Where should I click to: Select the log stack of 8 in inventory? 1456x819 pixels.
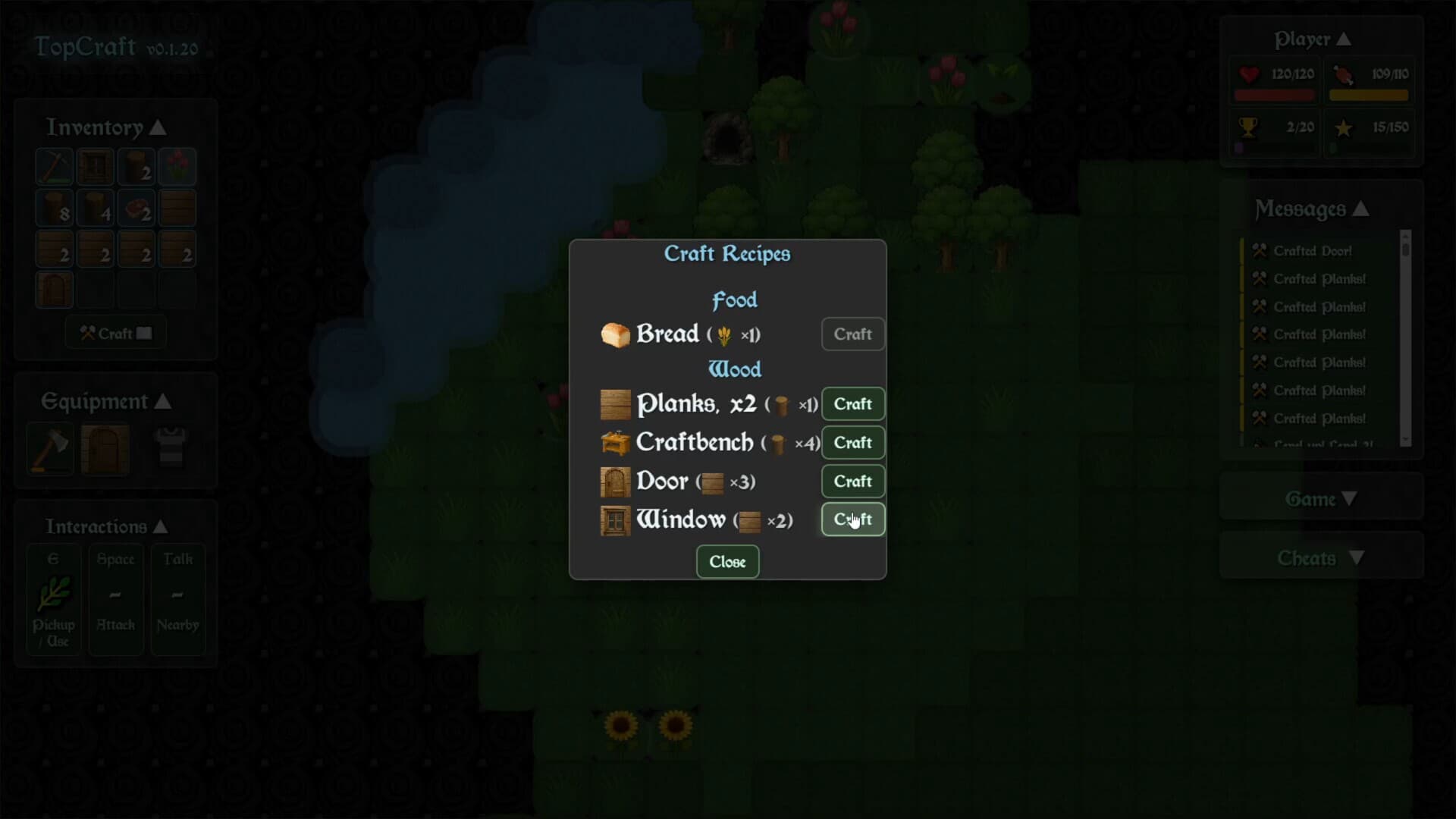click(53, 208)
